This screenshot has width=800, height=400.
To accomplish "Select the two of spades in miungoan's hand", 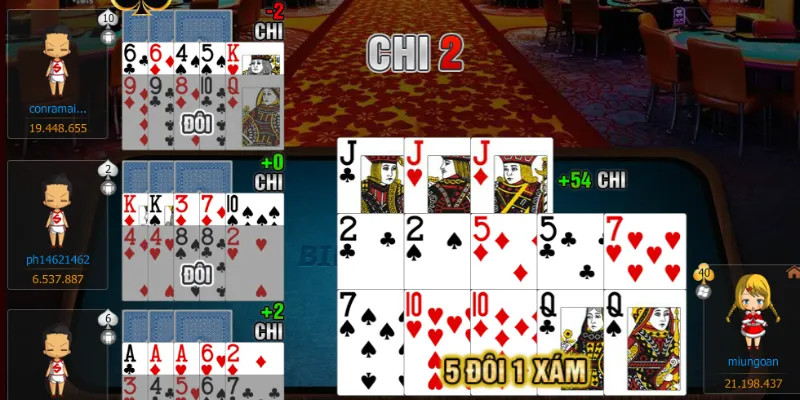I will pyautogui.click(x=436, y=250).
